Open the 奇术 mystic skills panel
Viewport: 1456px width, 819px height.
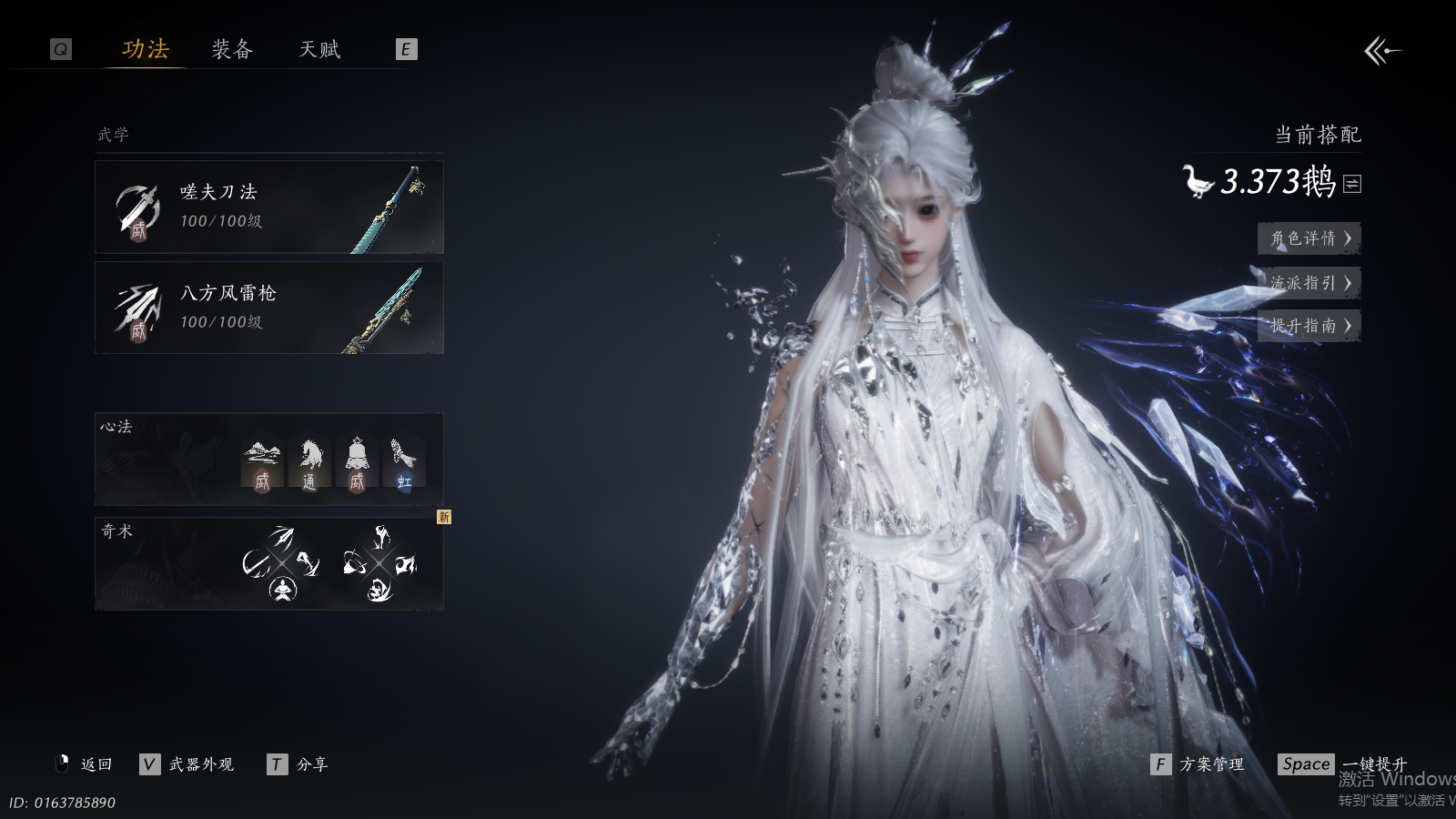(269, 563)
